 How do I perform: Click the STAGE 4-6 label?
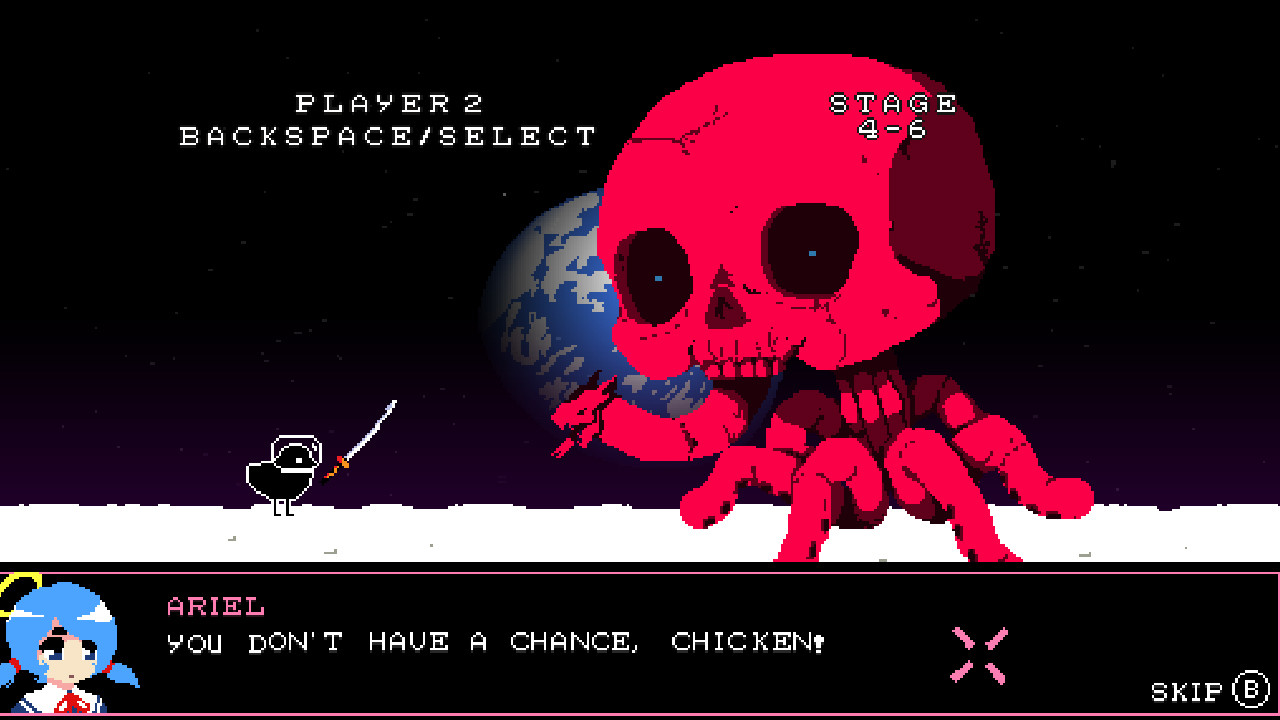890,115
